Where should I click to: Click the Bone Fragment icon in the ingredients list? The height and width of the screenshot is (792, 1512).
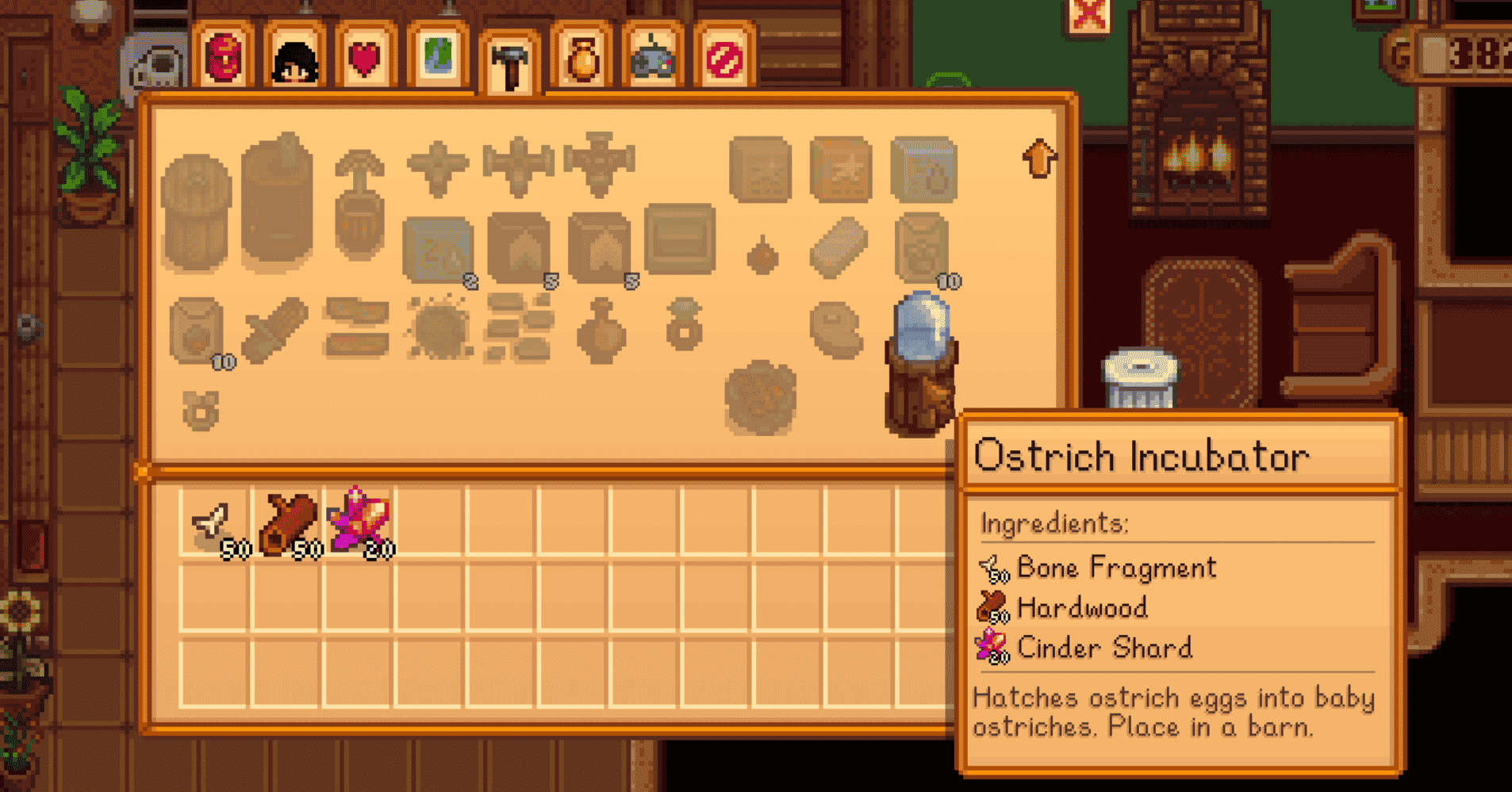(x=994, y=568)
